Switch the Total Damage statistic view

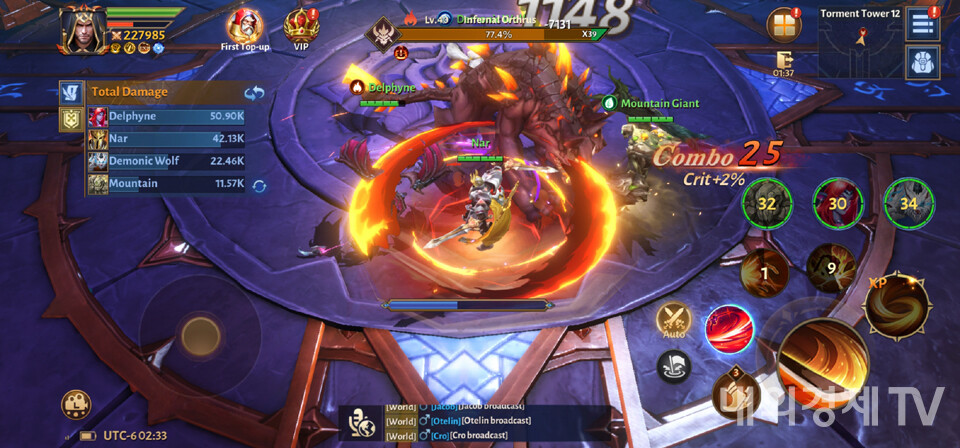(253, 93)
